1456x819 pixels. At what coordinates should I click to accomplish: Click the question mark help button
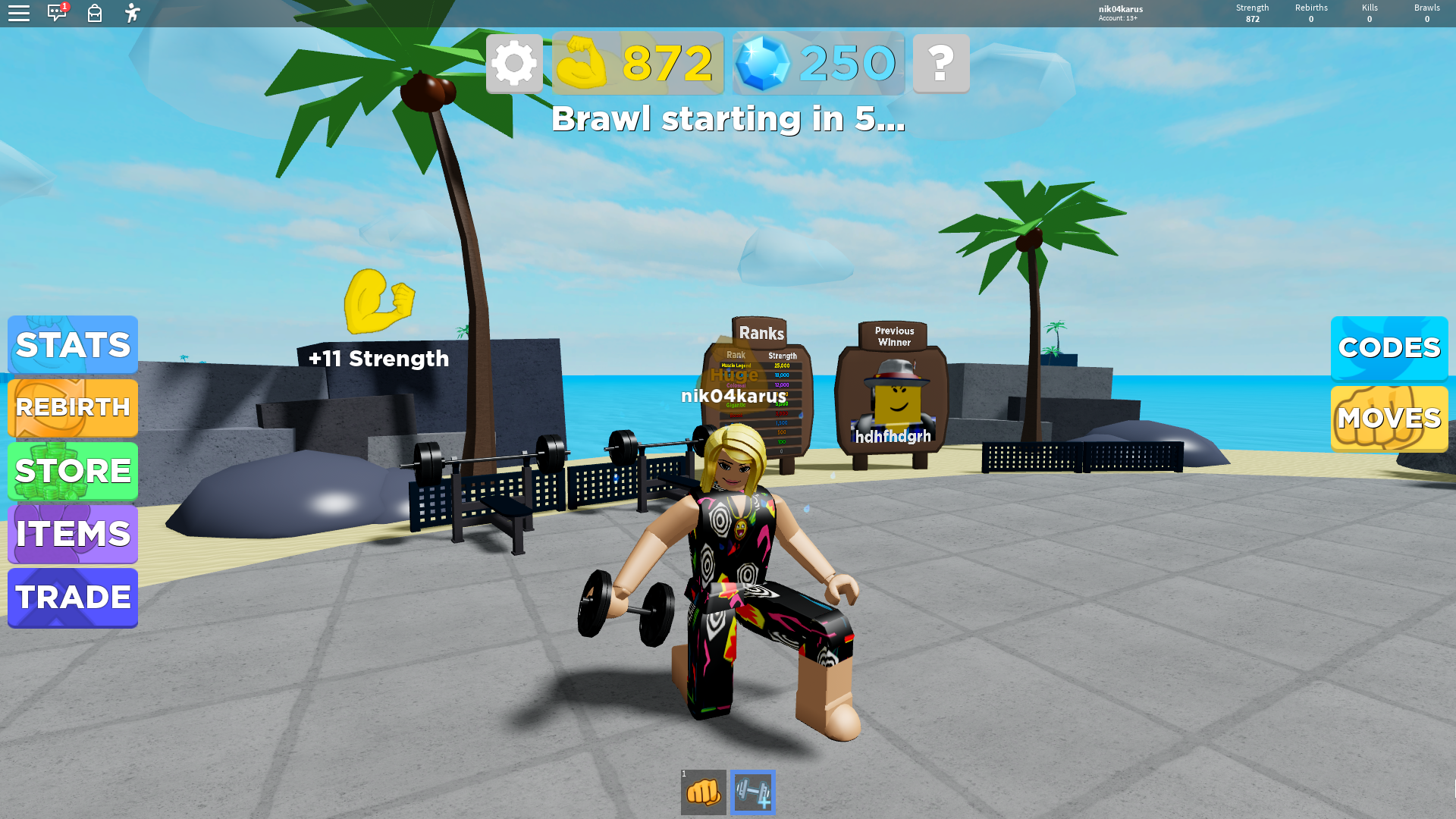pyautogui.click(x=941, y=63)
